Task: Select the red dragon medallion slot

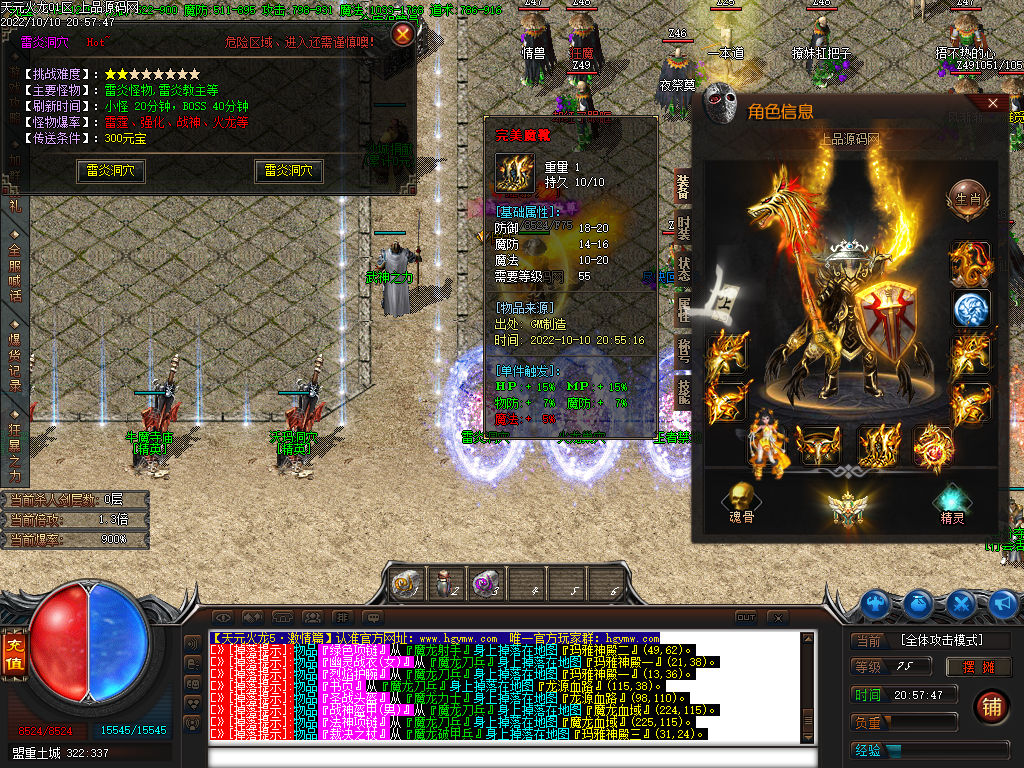Action: [x=933, y=446]
